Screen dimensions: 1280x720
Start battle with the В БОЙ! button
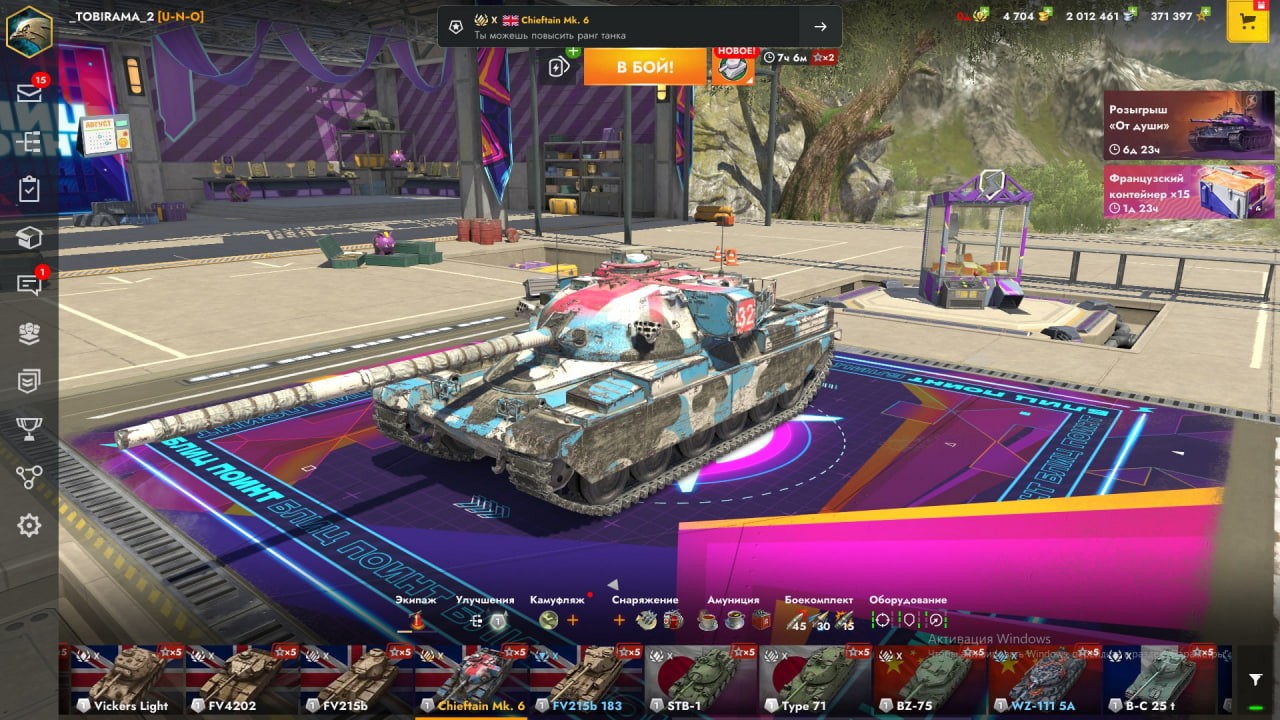(x=645, y=67)
